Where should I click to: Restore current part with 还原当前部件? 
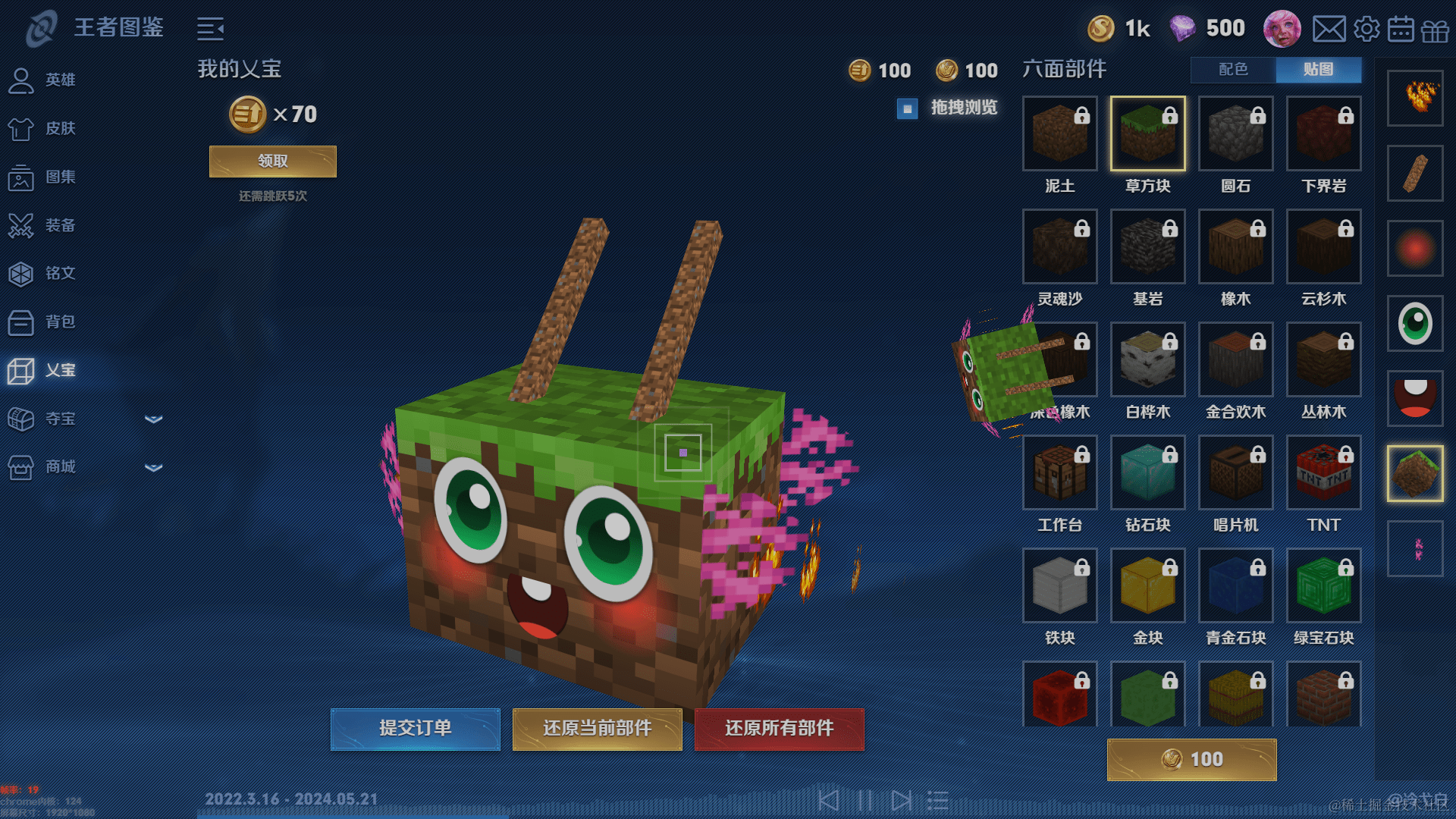pyautogui.click(x=597, y=729)
